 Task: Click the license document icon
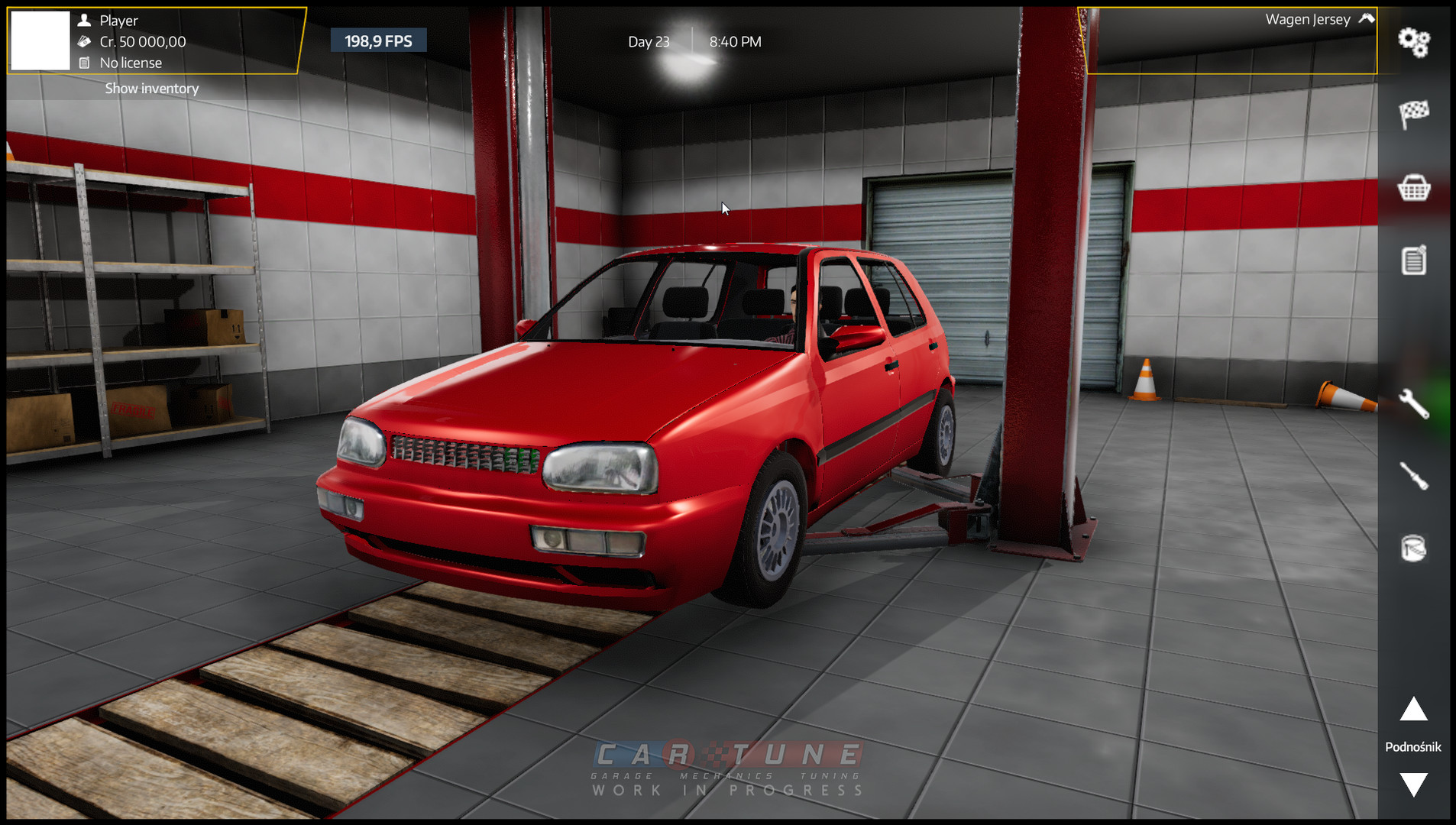pyautogui.click(x=86, y=63)
